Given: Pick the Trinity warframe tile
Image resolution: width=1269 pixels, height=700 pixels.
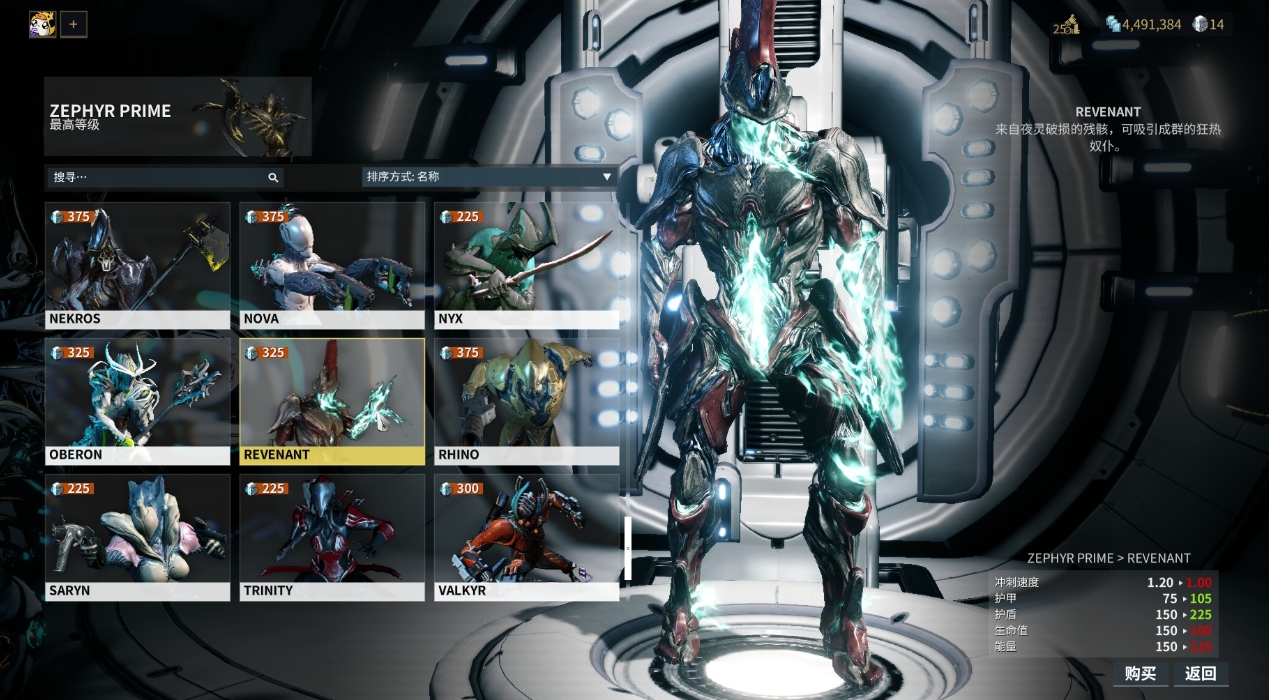Looking at the screenshot, I should 332,537.
